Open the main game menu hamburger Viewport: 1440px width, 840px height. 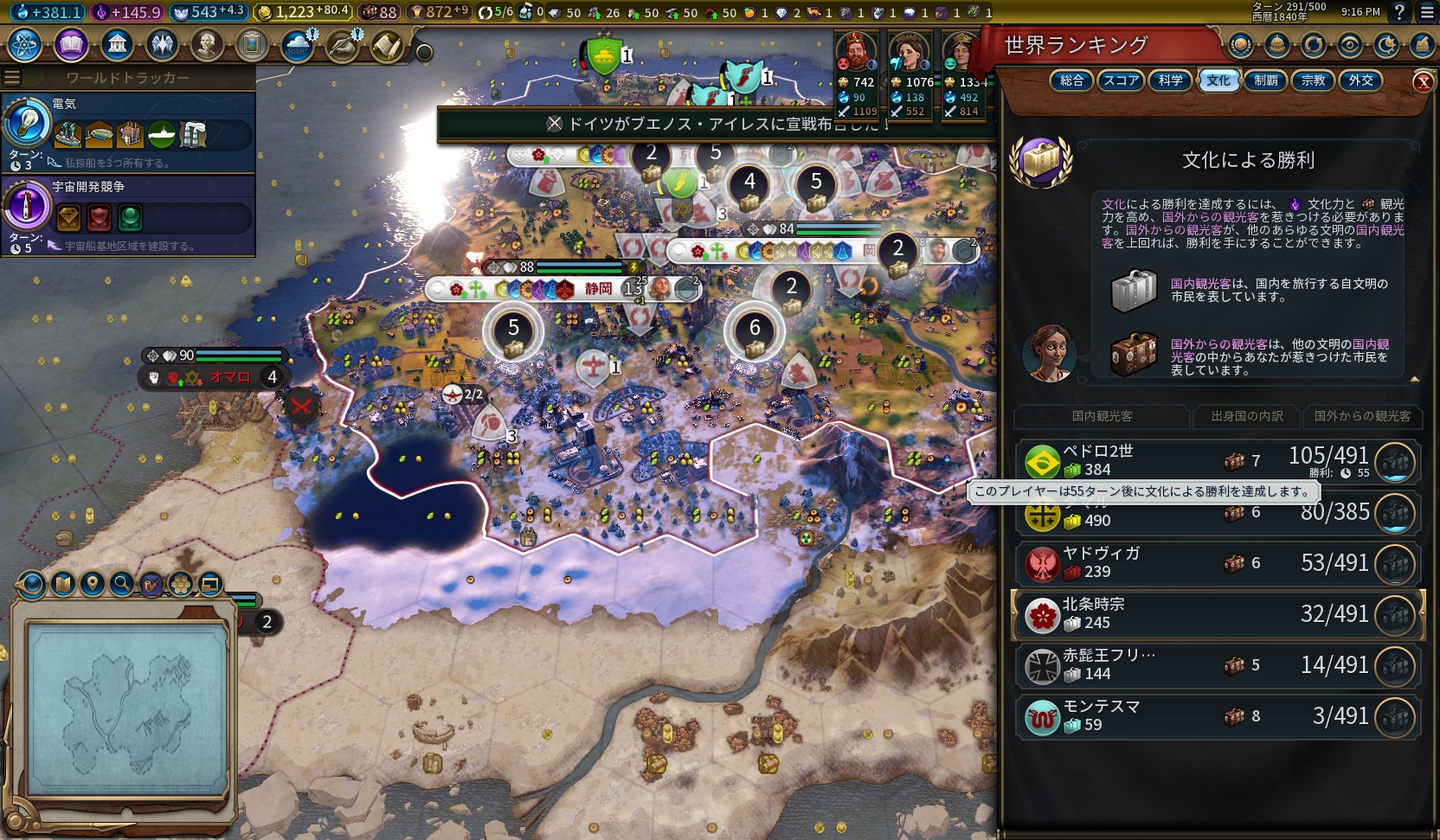[x=1427, y=12]
